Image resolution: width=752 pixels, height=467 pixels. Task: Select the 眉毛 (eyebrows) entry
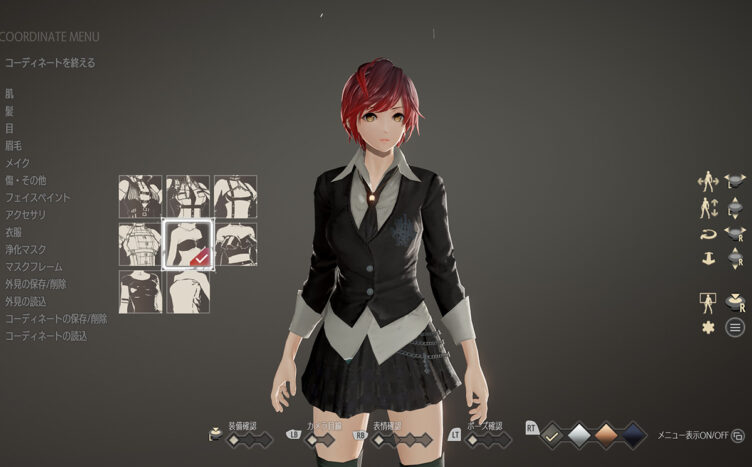point(14,145)
